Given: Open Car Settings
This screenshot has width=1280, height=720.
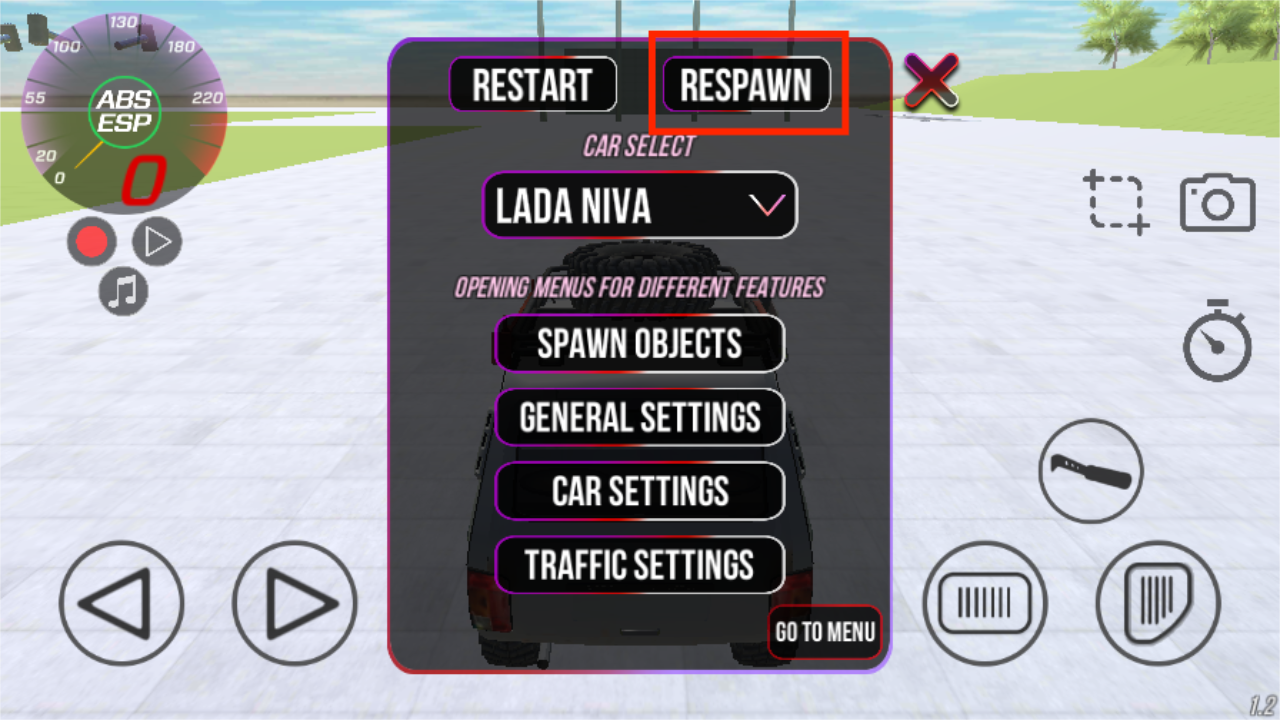Looking at the screenshot, I should [x=640, y=491].
